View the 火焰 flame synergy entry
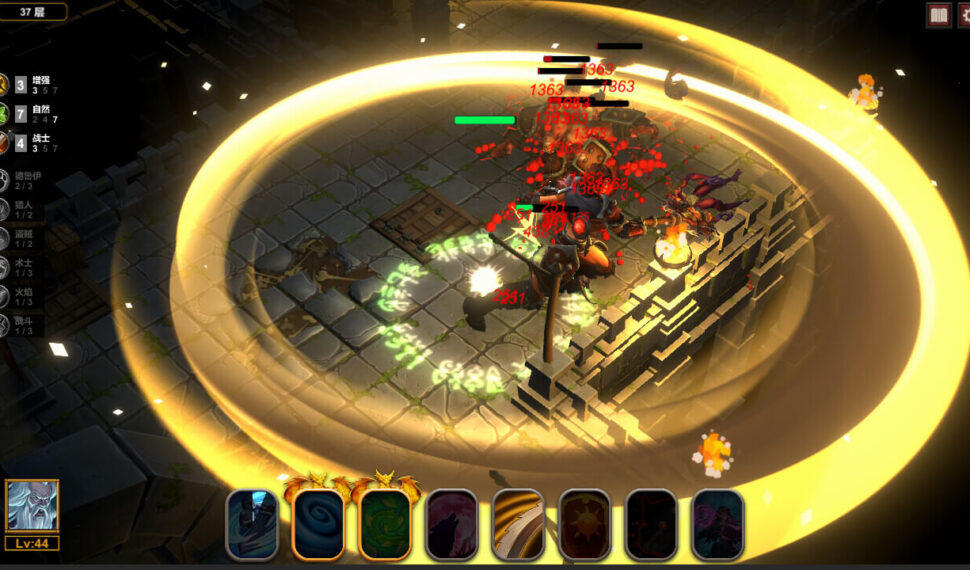The image size is (970, 570). coord(20,296)
